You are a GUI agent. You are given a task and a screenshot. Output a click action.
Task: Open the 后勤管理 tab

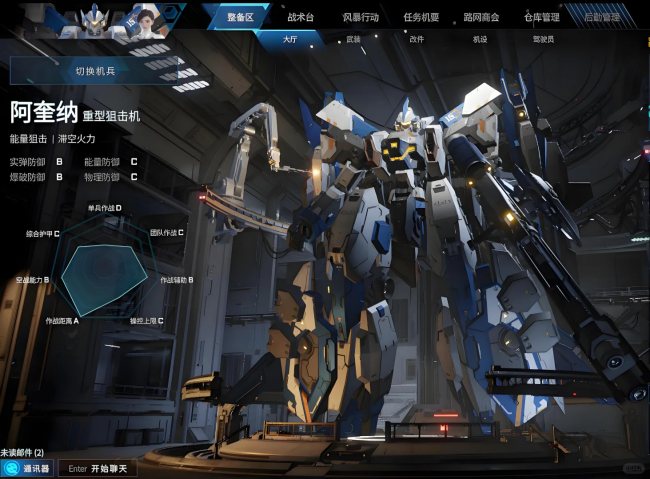tap(601, 17)
